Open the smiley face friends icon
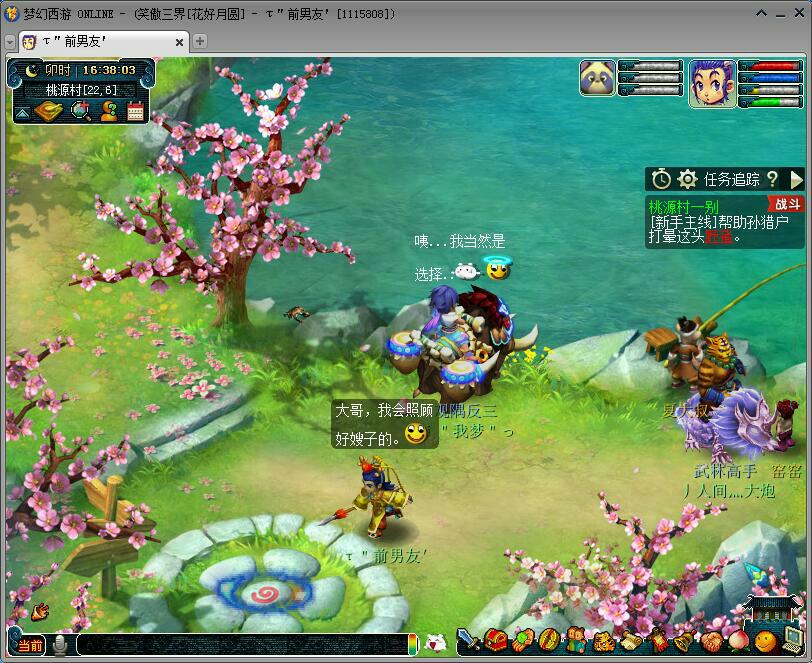Screen dimensions: 812x663 [764, 640]
